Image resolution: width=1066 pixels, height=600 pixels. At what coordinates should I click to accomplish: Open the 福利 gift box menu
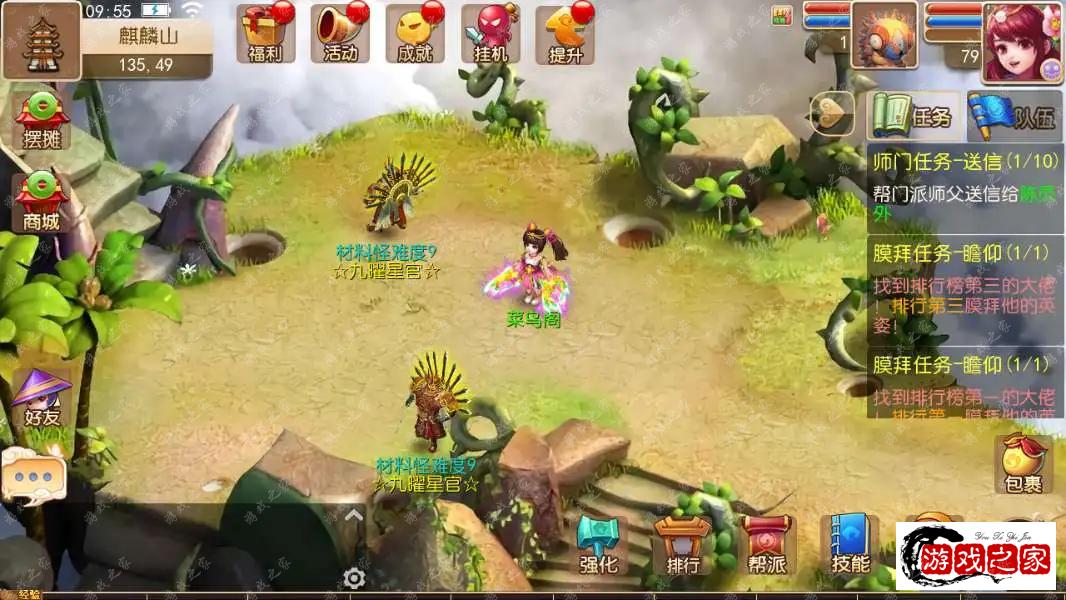(266, 33)
